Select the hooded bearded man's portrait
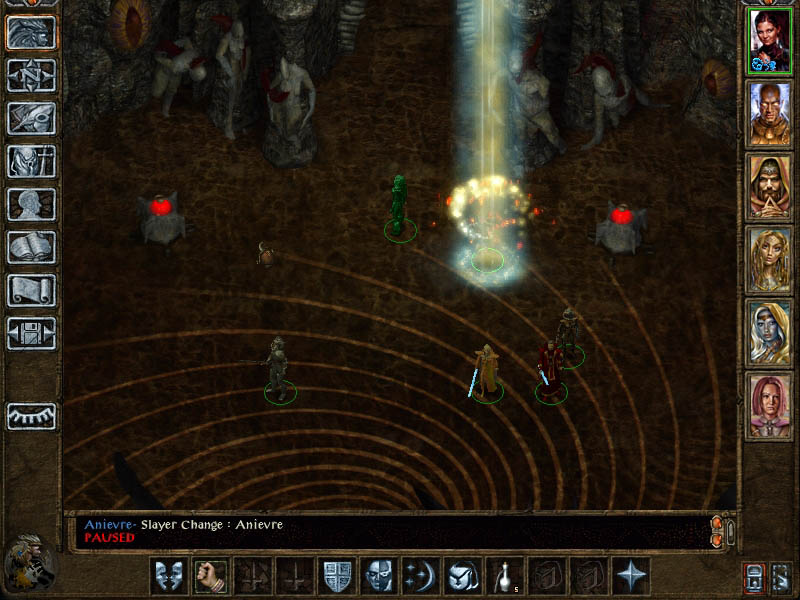 click(769, 187)
